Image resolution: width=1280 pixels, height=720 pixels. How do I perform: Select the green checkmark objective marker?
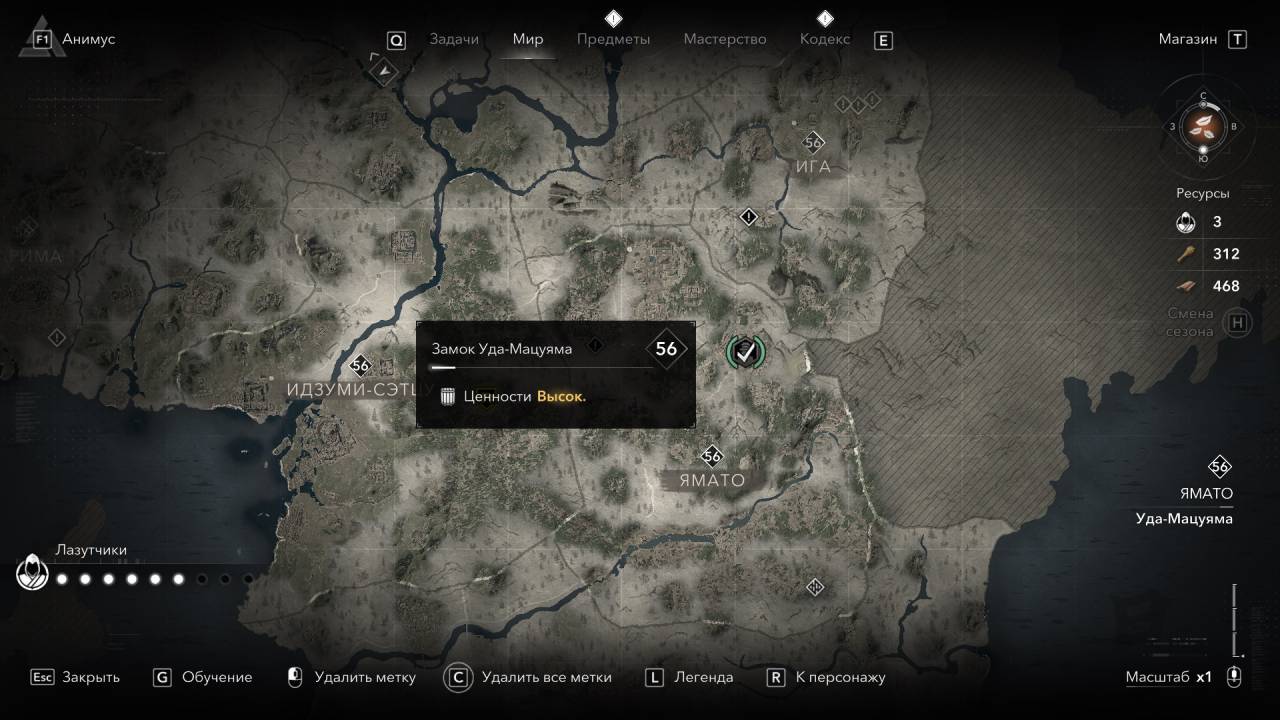coord(744,350)
